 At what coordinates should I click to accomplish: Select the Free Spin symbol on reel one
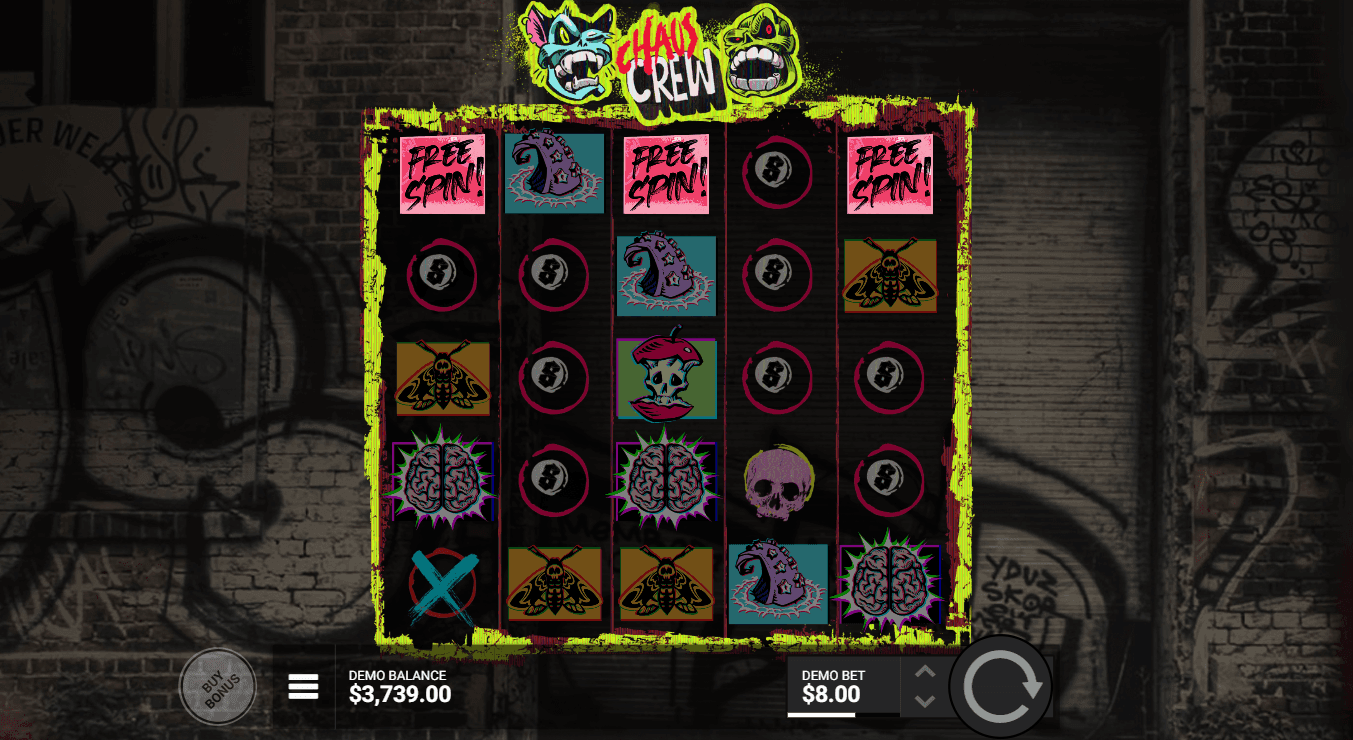coord(441,173)
